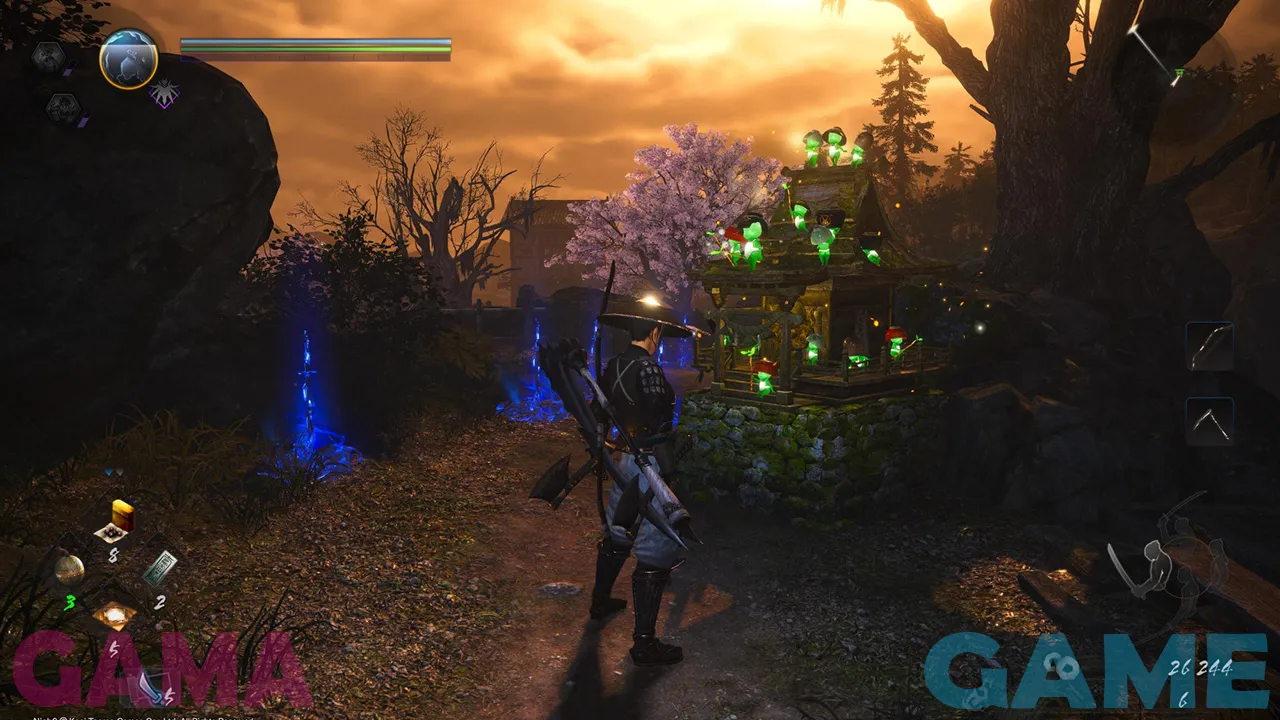This screenshot has height=720, width=1280.
Task: Equip the bow ranged weapon slot
Action: pos(1210,346)
